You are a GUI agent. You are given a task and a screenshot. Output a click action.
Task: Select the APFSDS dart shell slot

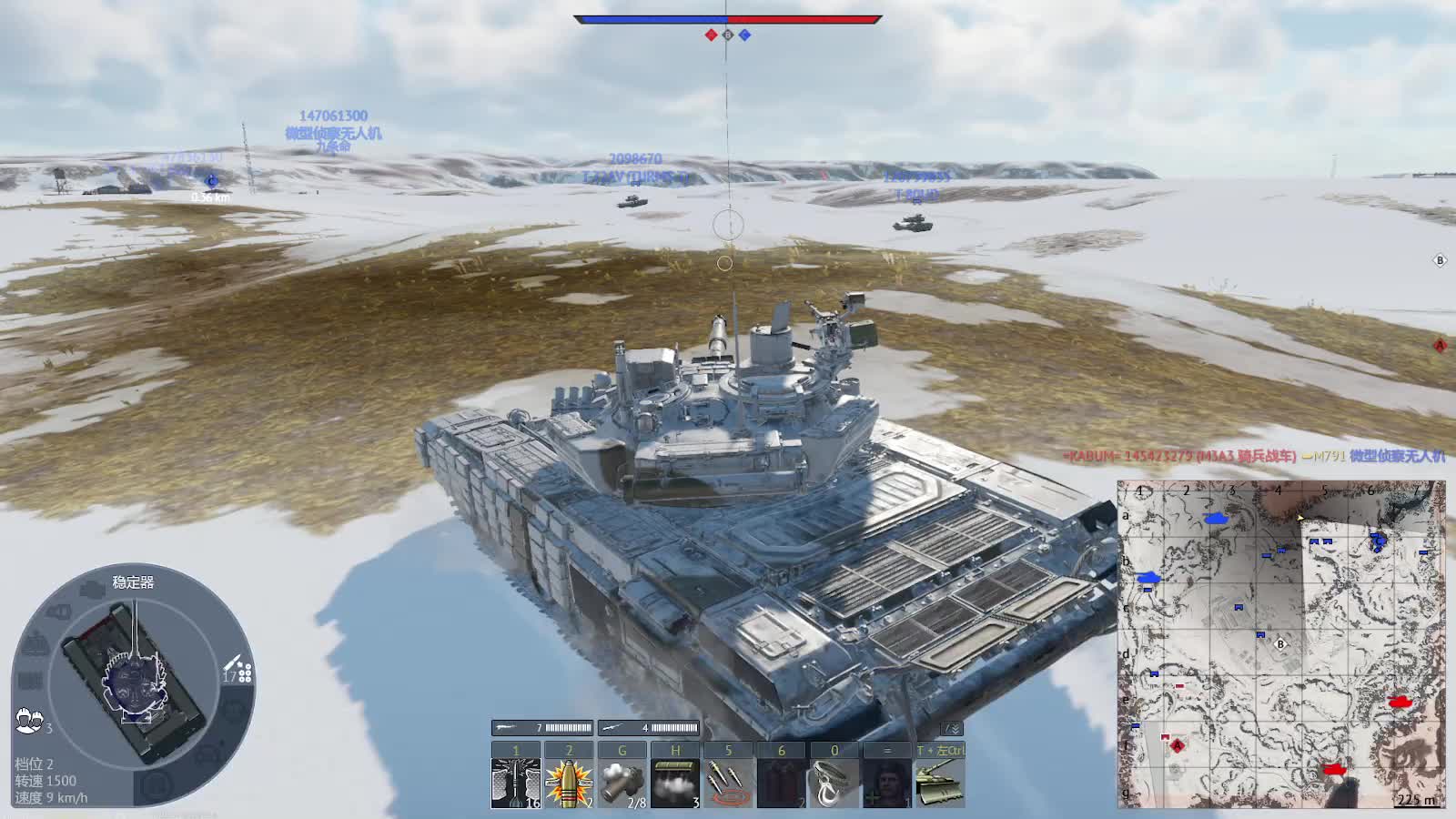[x=515, y=783]
